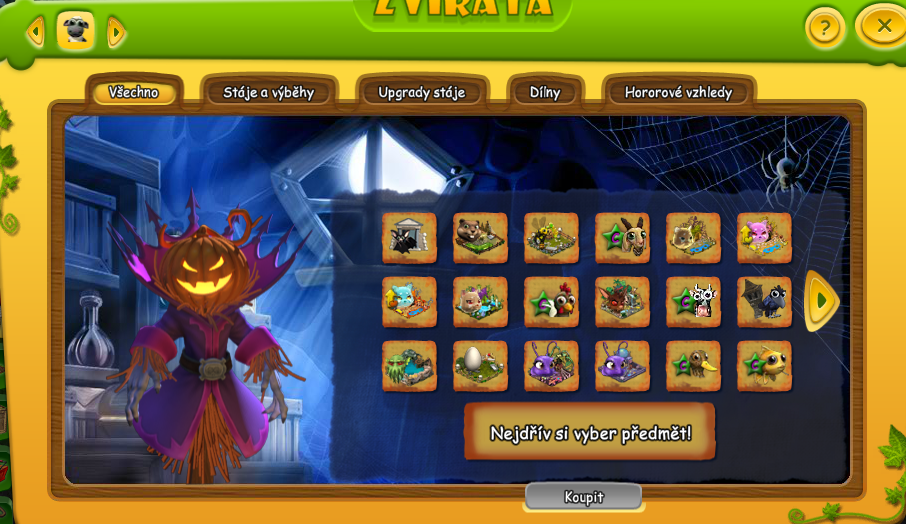
Task: Switch to the next shop category arrow
Action: tap(116, 33)
